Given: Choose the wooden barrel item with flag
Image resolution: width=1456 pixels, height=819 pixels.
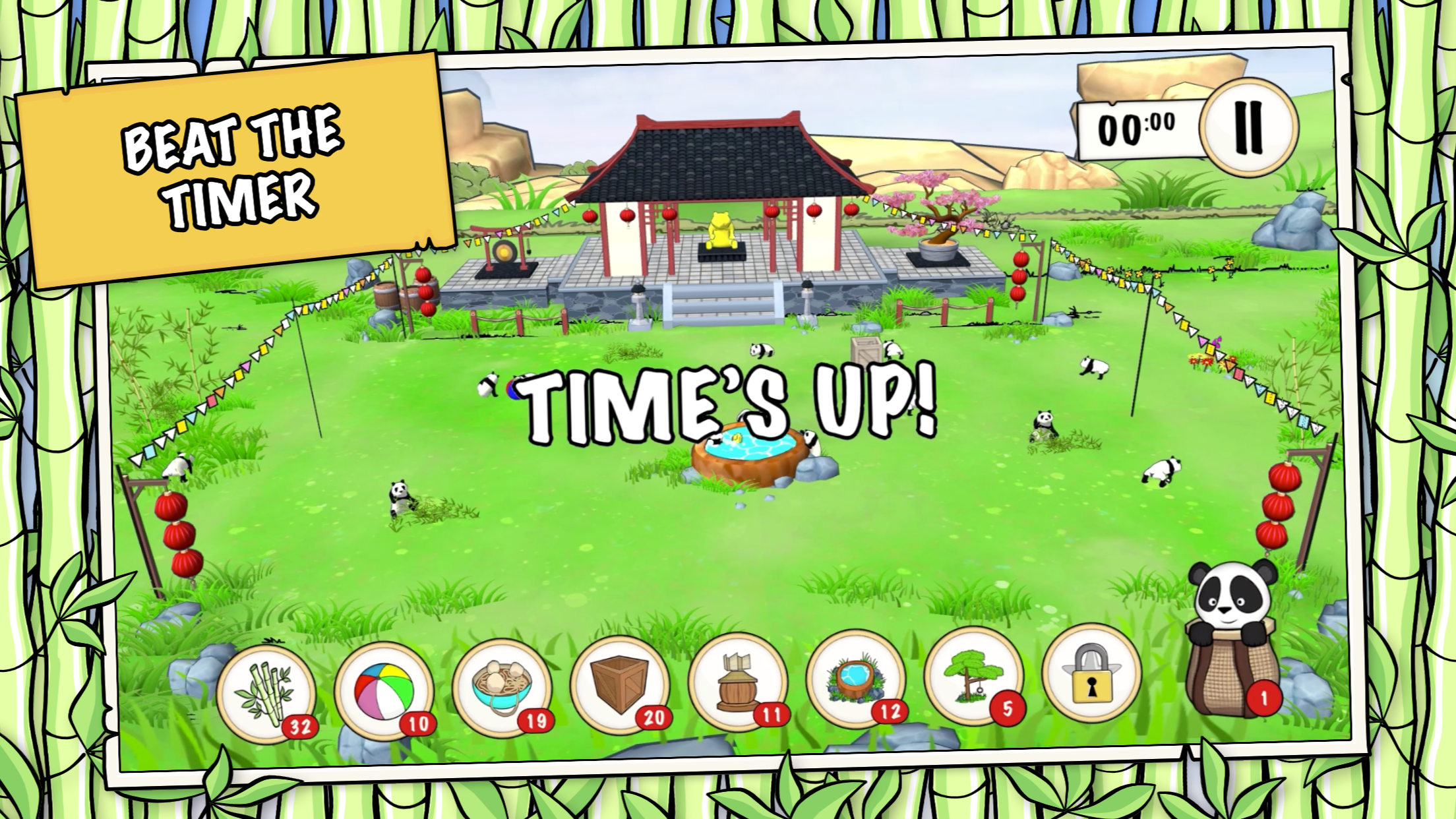Looking at the screenshot, I should coord(737,682).
